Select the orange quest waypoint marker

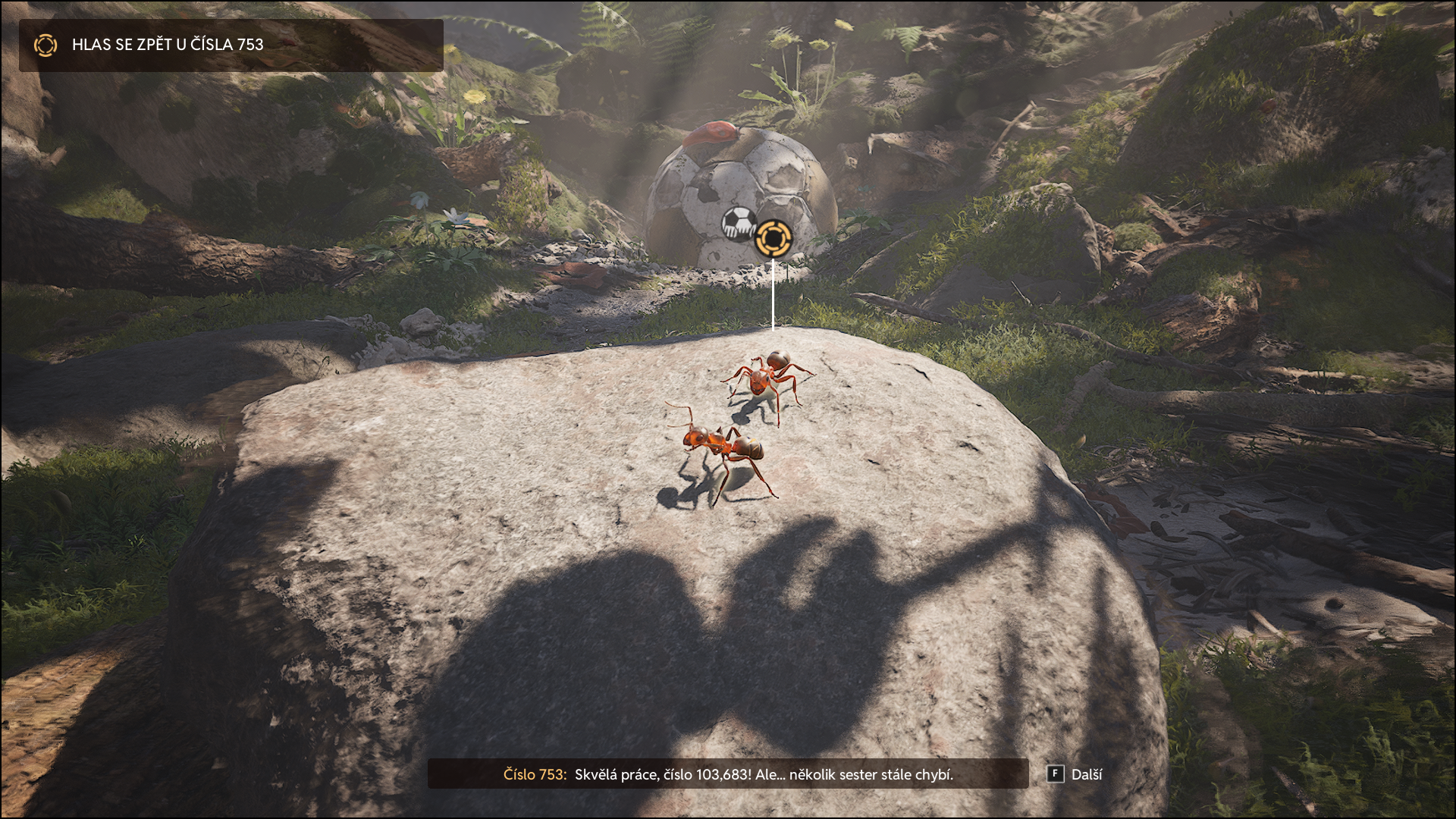773,237
